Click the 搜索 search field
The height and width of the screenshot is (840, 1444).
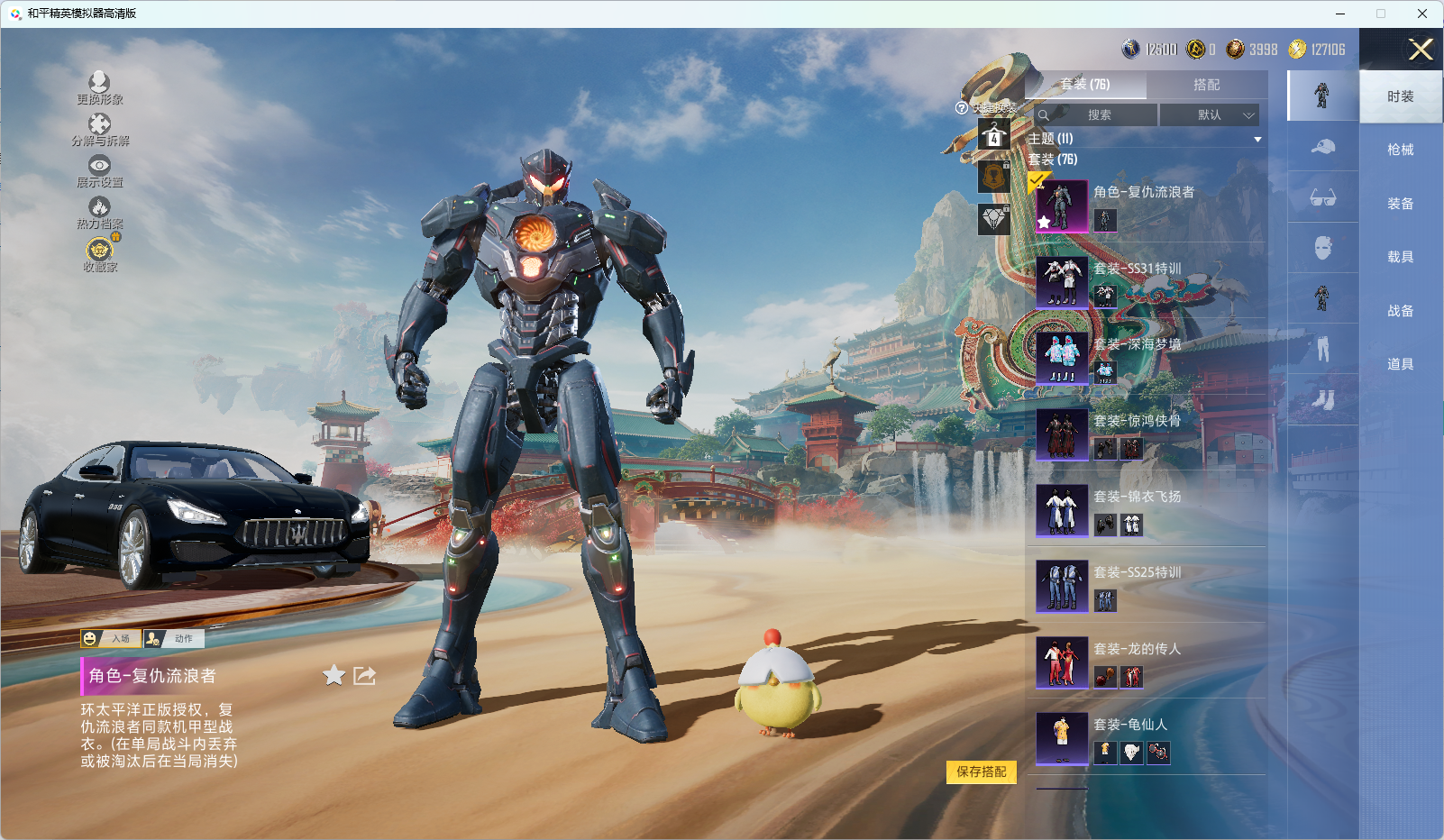coord(1096,115)
